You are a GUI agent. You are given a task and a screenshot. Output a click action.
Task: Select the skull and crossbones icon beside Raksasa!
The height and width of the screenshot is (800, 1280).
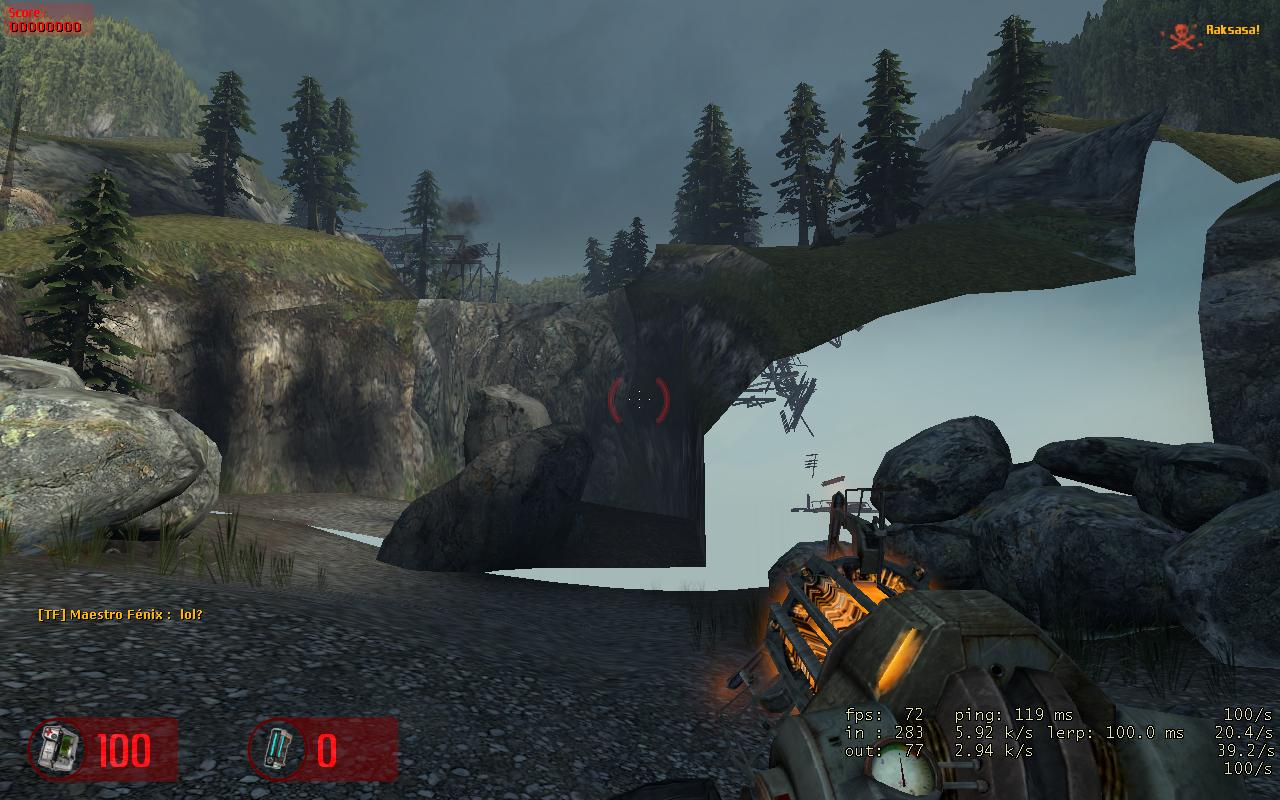point(1181,35)
